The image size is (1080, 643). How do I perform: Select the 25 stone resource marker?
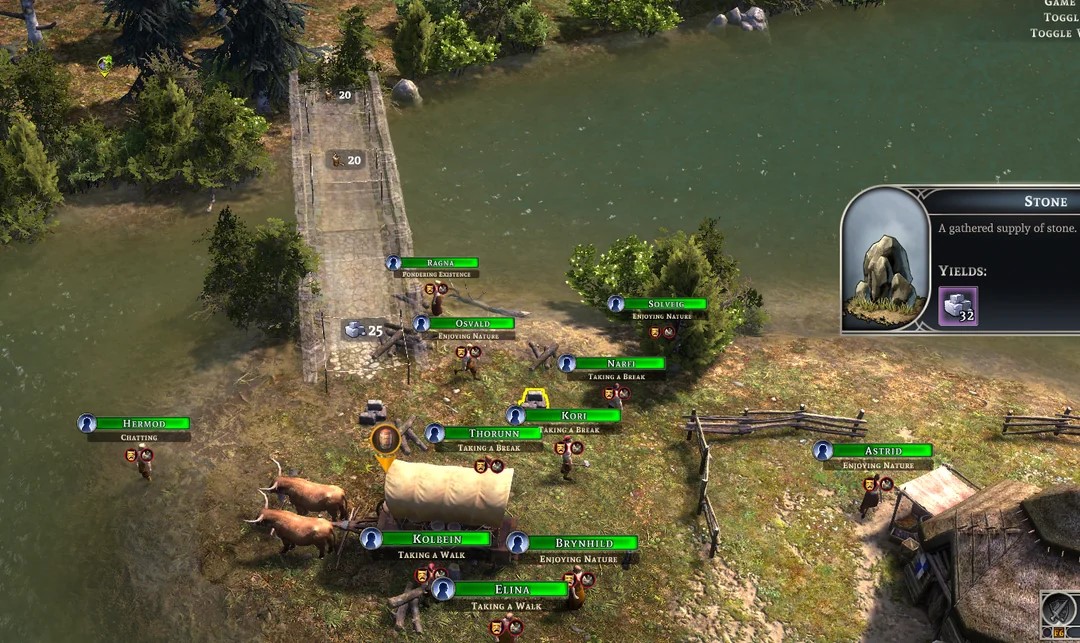pyautogui.click(x=365, y=329)
